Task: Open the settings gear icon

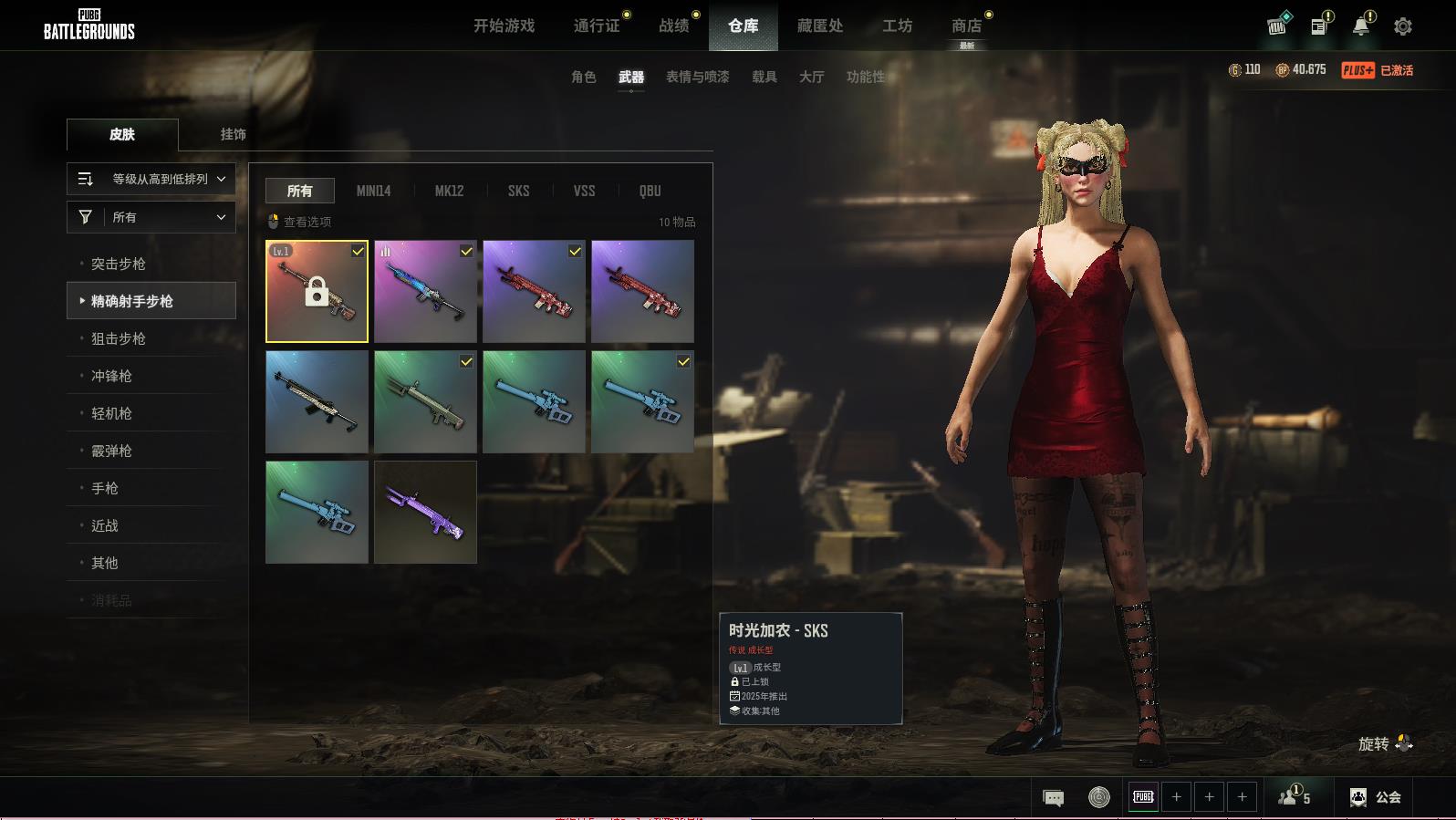Action: (1403, 26)
